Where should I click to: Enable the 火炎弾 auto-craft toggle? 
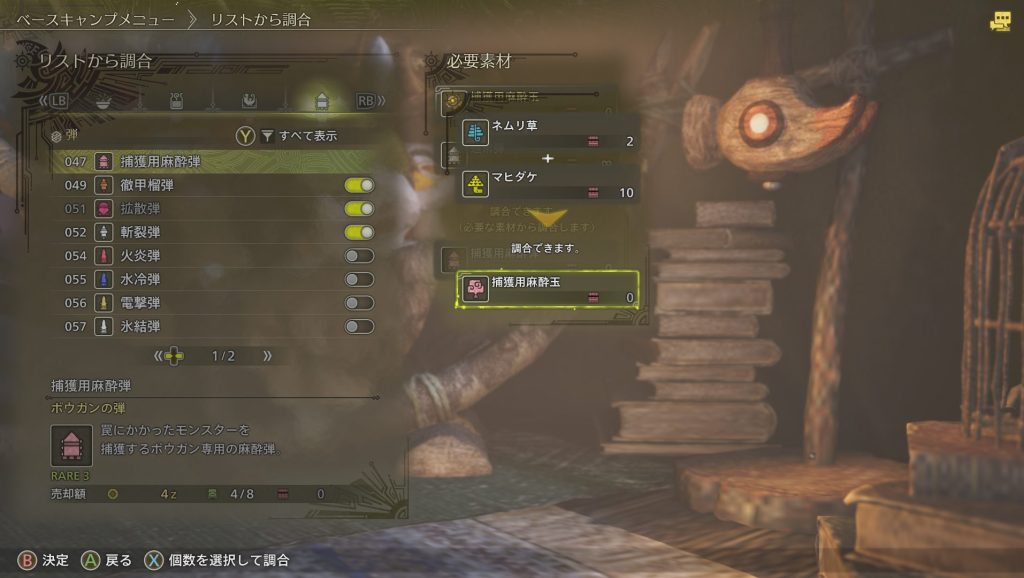(x=359, y=256)
